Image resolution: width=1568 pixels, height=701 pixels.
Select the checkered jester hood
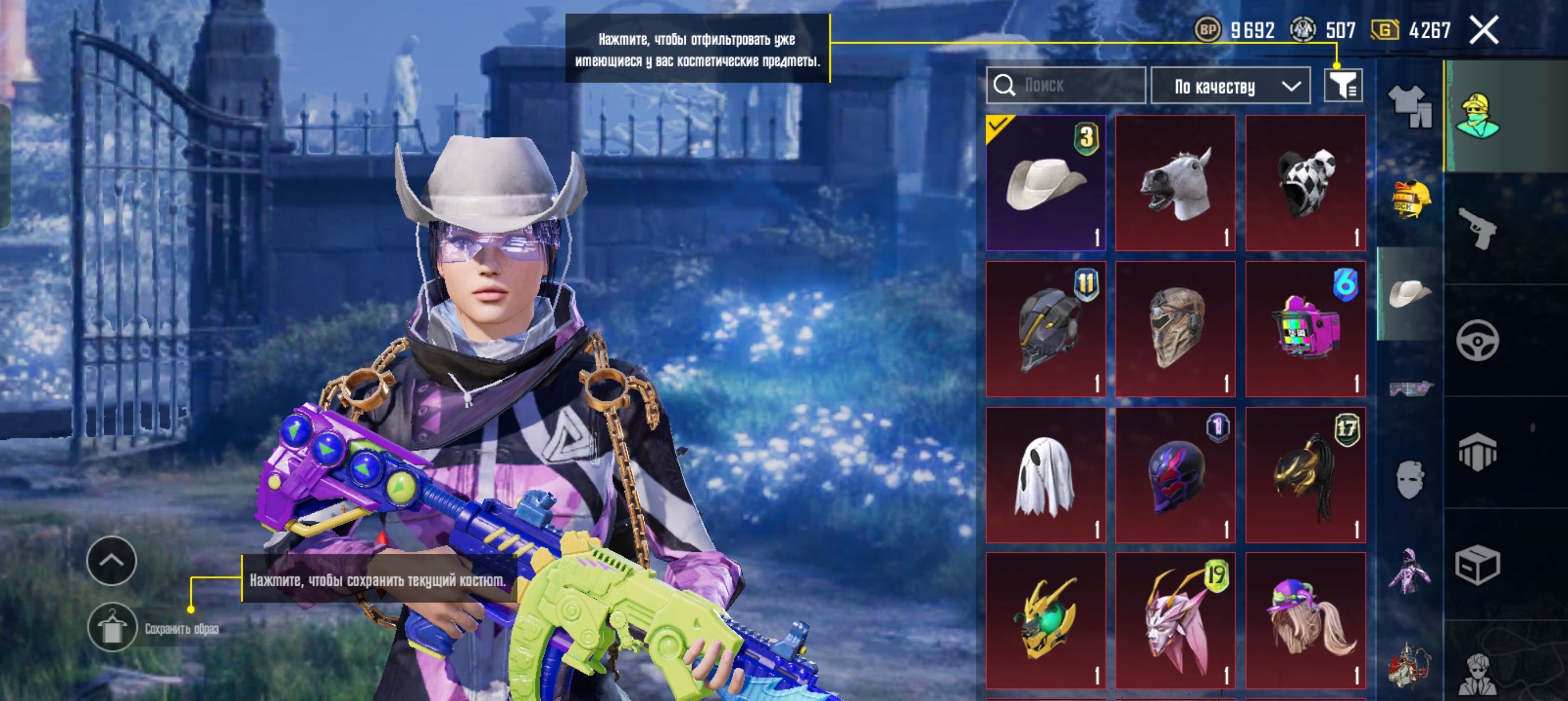point(1305,183)
